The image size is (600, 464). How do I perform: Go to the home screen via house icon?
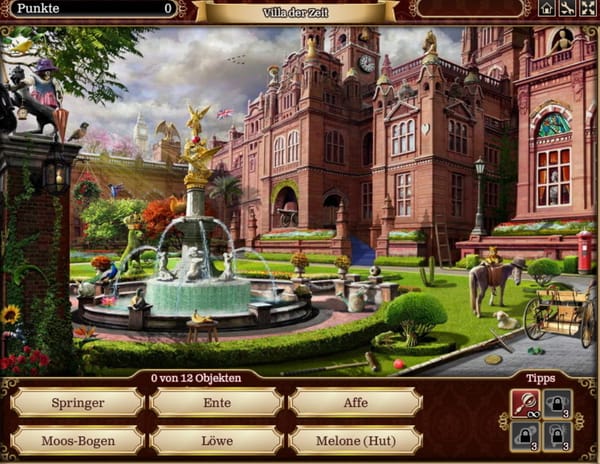pos(547,8)
